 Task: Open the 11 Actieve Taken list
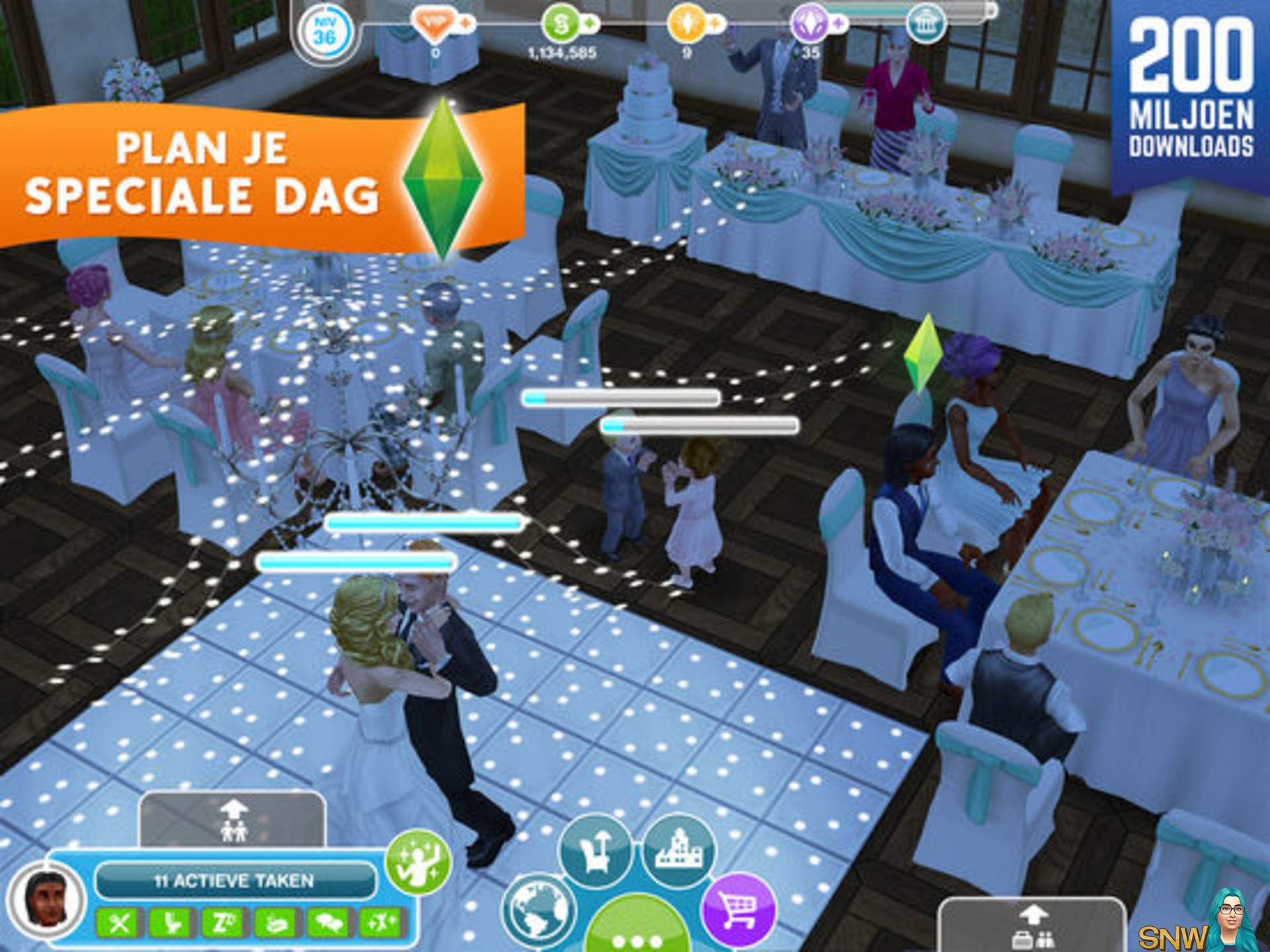click(x=234, y=880)
